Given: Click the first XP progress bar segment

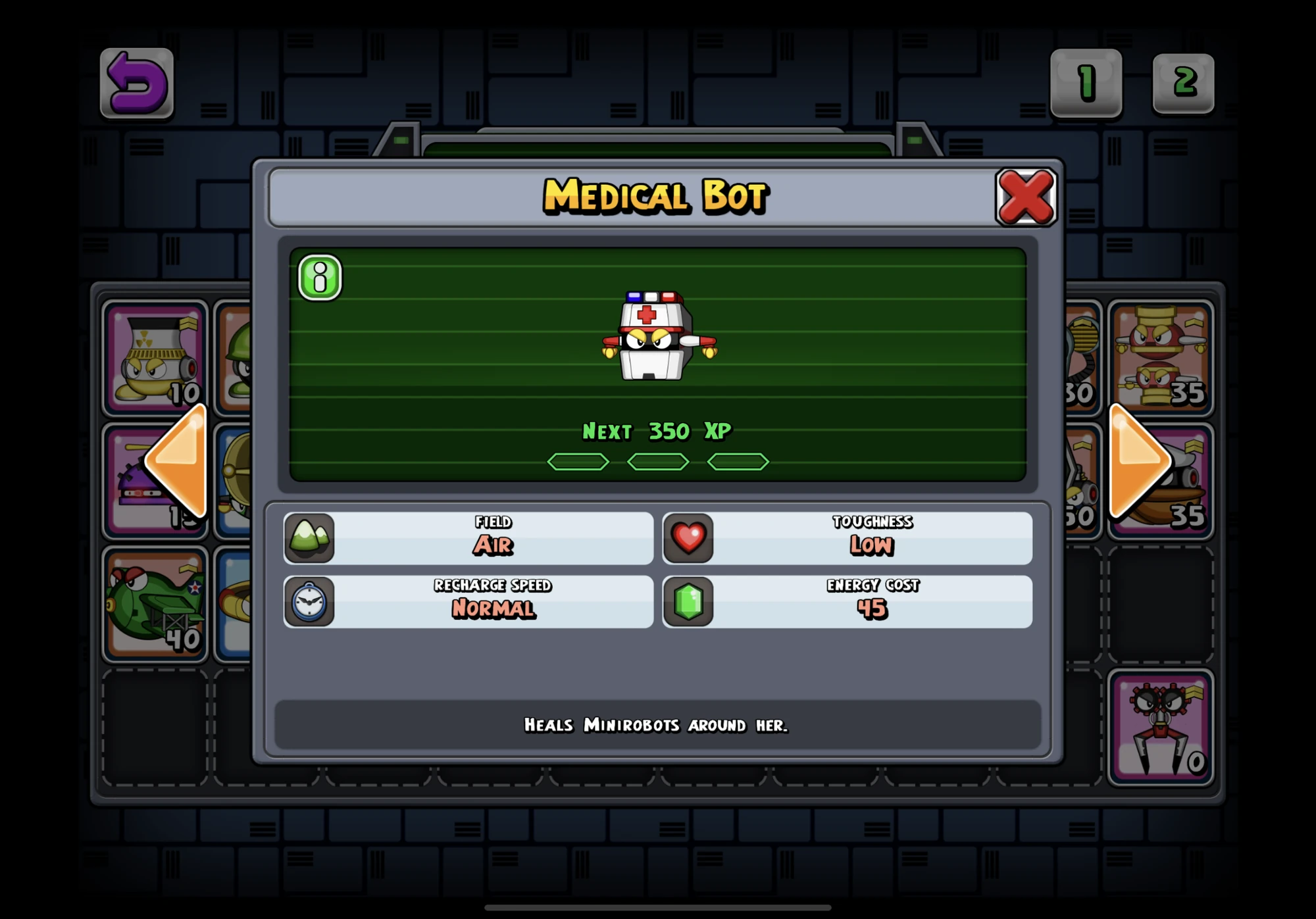Looking at the screenshot, I should tap(578, 461).
